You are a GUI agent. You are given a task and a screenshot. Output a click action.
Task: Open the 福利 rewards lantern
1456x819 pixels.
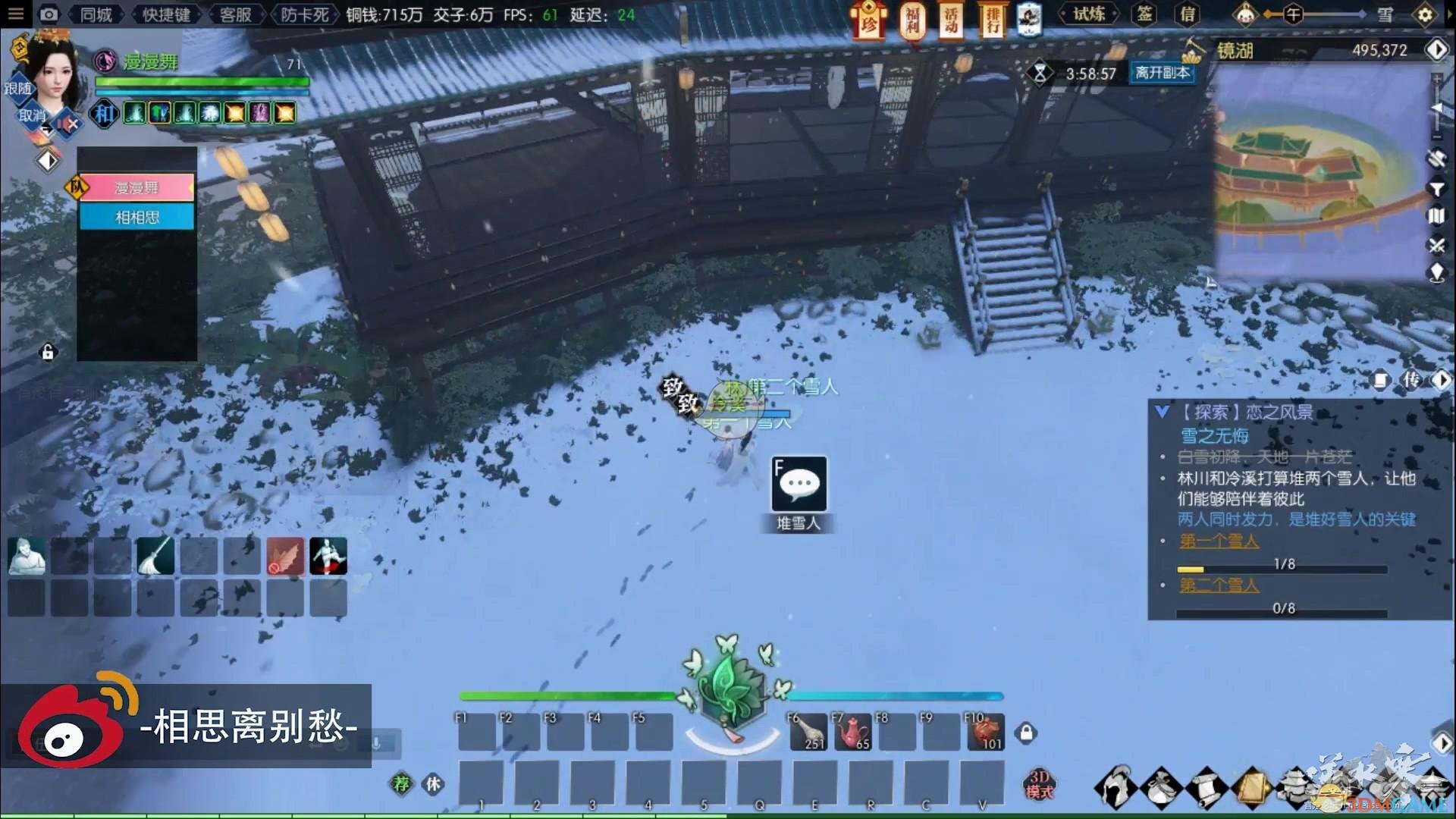pyautogui.click(x=912, y=20)
